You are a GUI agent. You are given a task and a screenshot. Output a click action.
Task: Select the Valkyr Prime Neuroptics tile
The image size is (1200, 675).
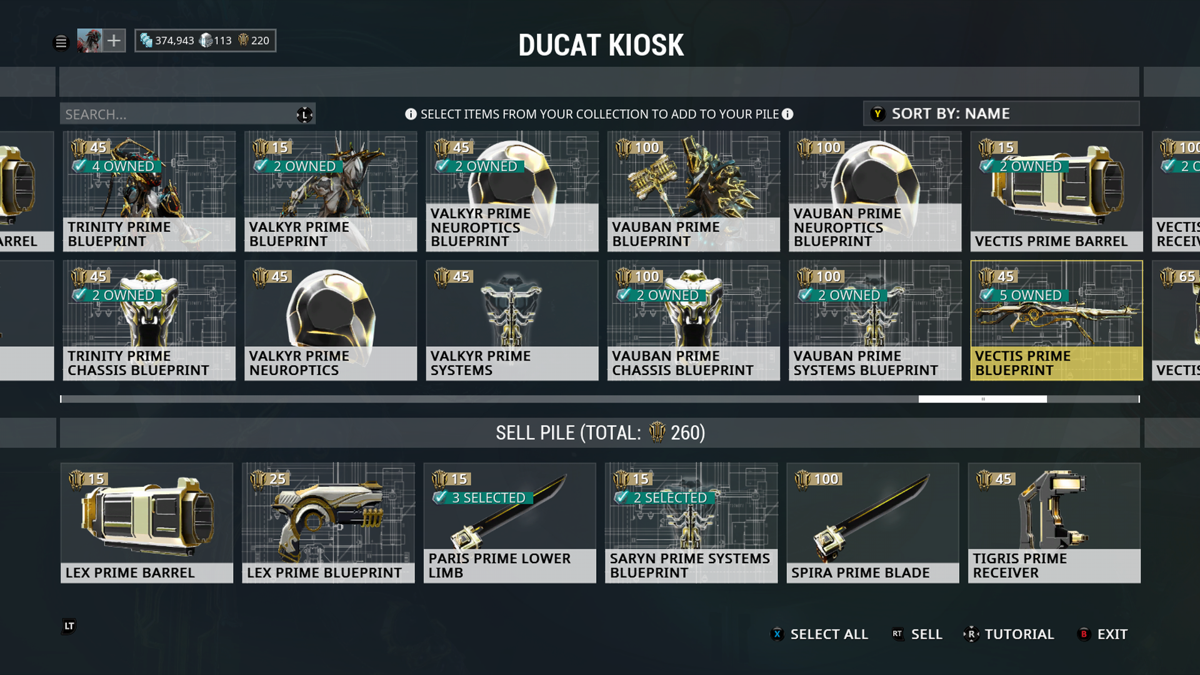[330, 320]
